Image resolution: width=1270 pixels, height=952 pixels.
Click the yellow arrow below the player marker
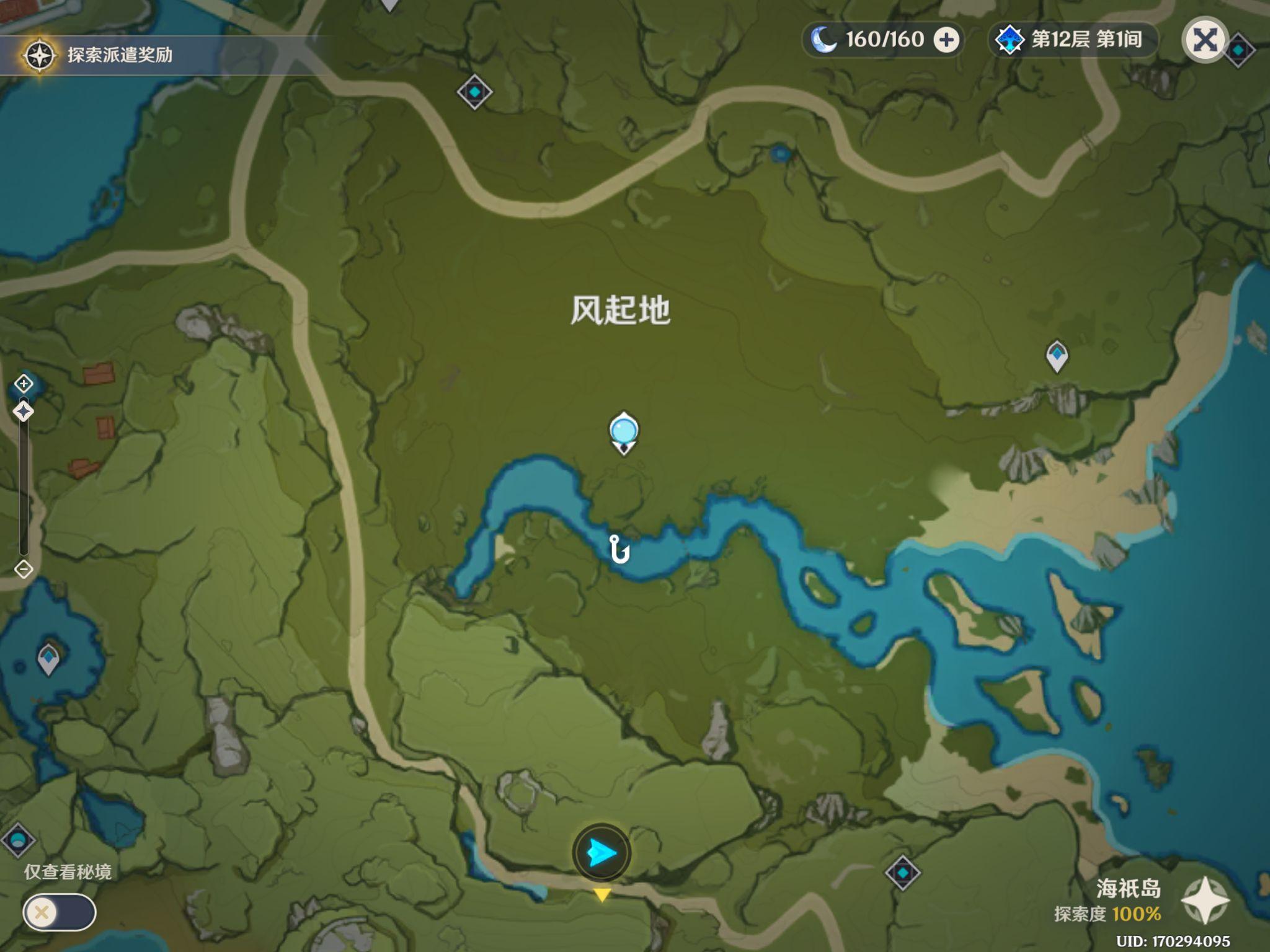coord(602,894)
